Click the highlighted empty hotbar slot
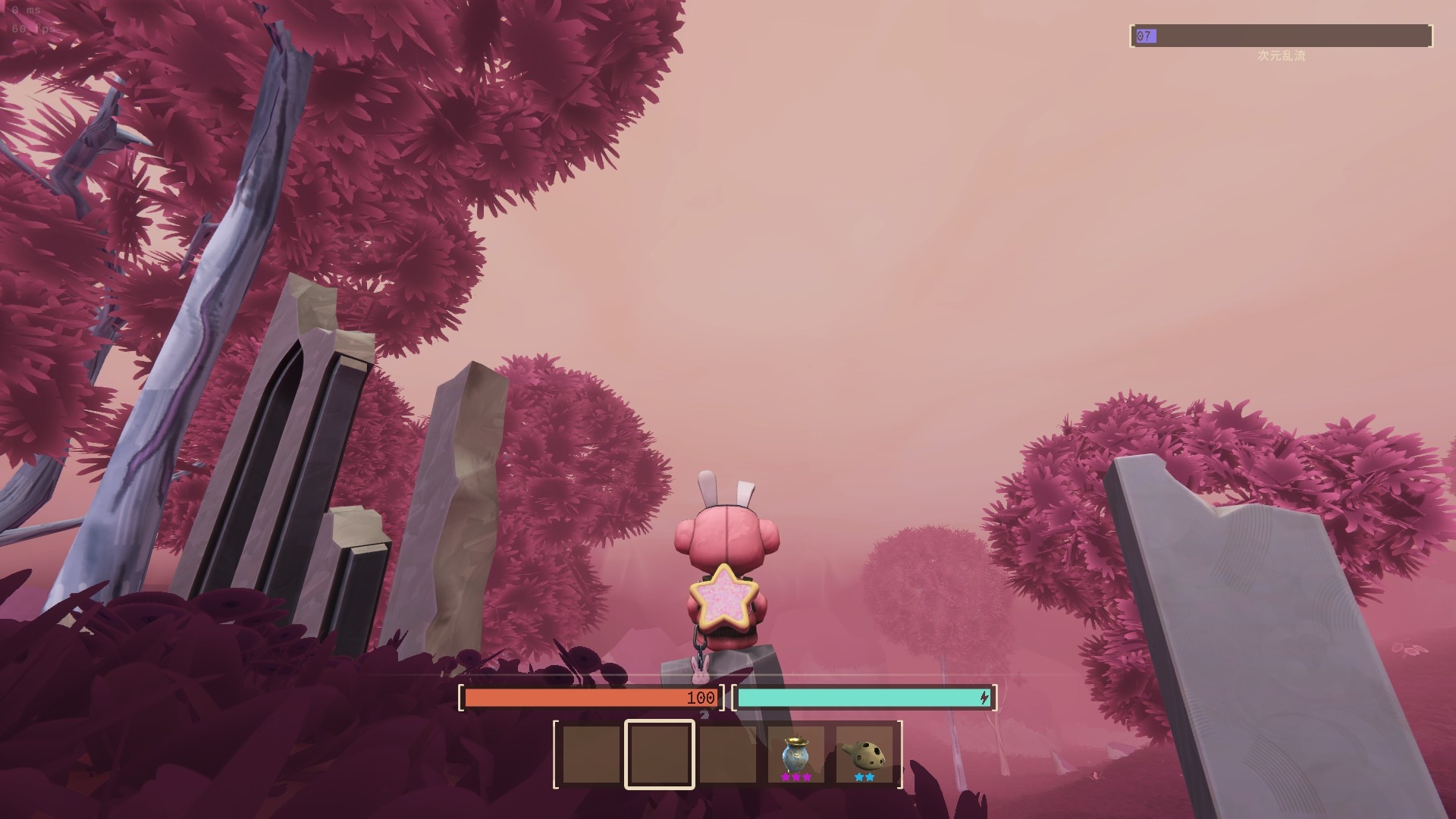 [659, 755]
